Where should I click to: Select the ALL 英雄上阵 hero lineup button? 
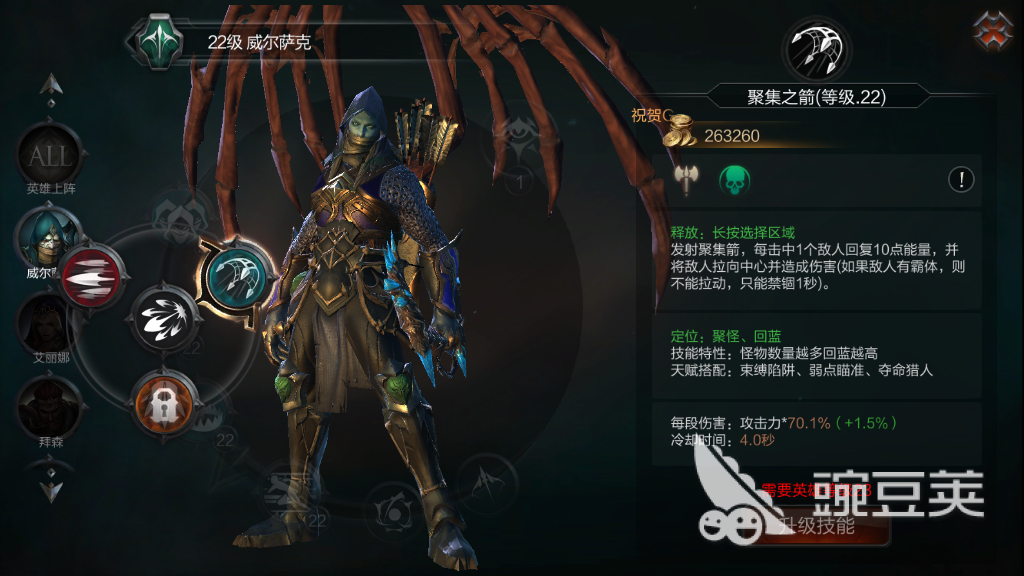pos(49,156)
